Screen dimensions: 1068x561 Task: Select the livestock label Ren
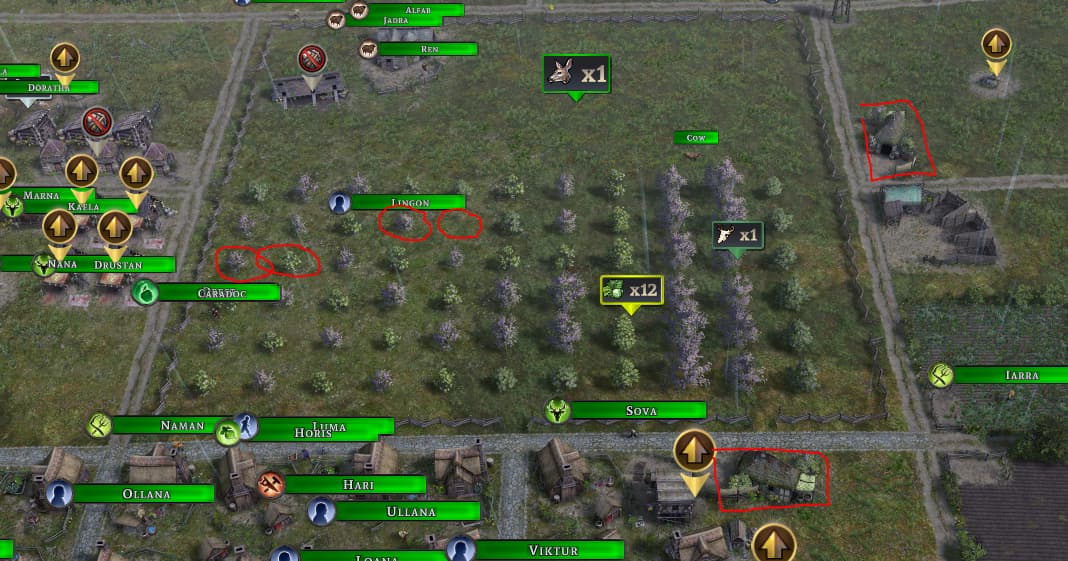tap(429, 49)
